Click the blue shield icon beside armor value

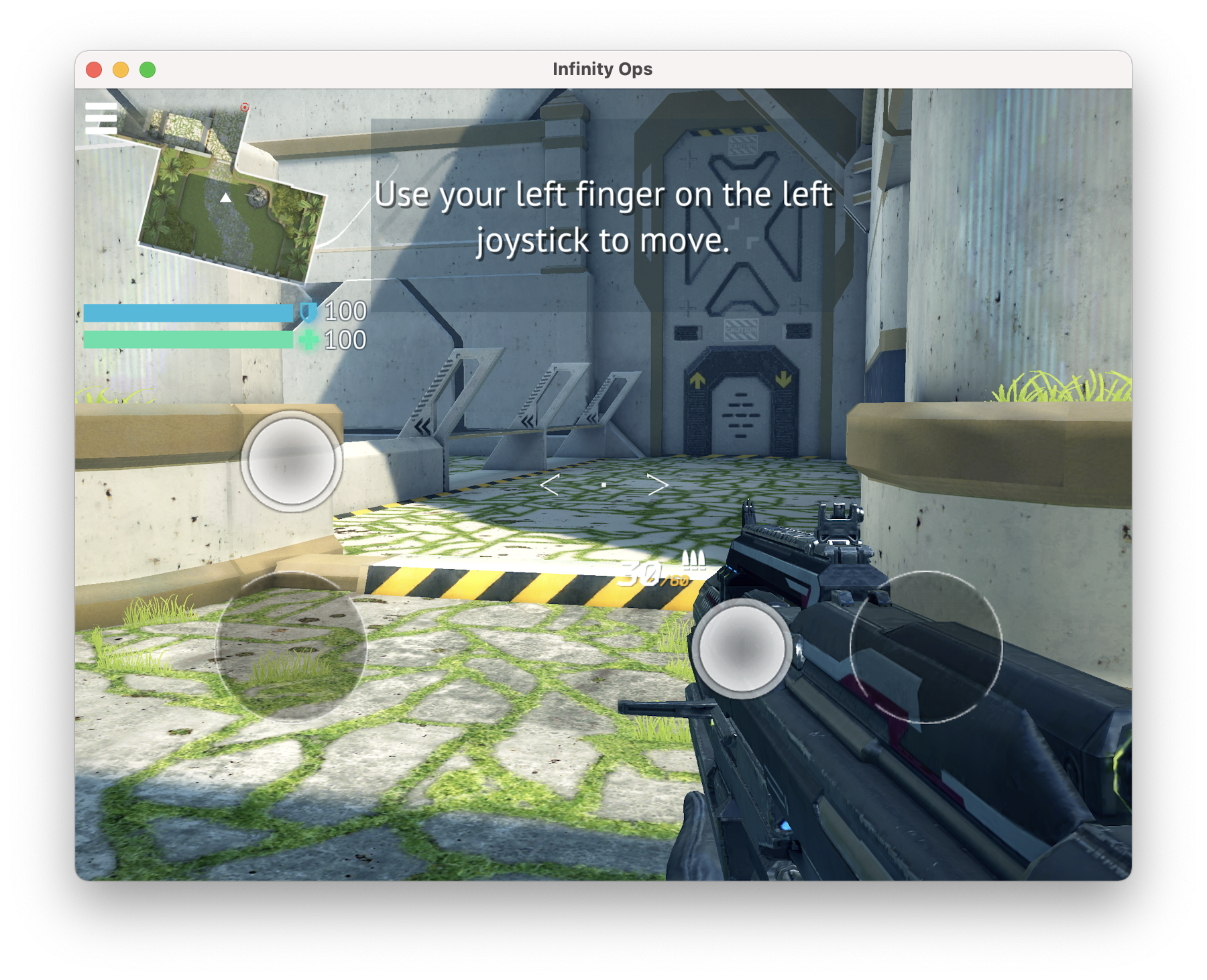click(307, 312)
